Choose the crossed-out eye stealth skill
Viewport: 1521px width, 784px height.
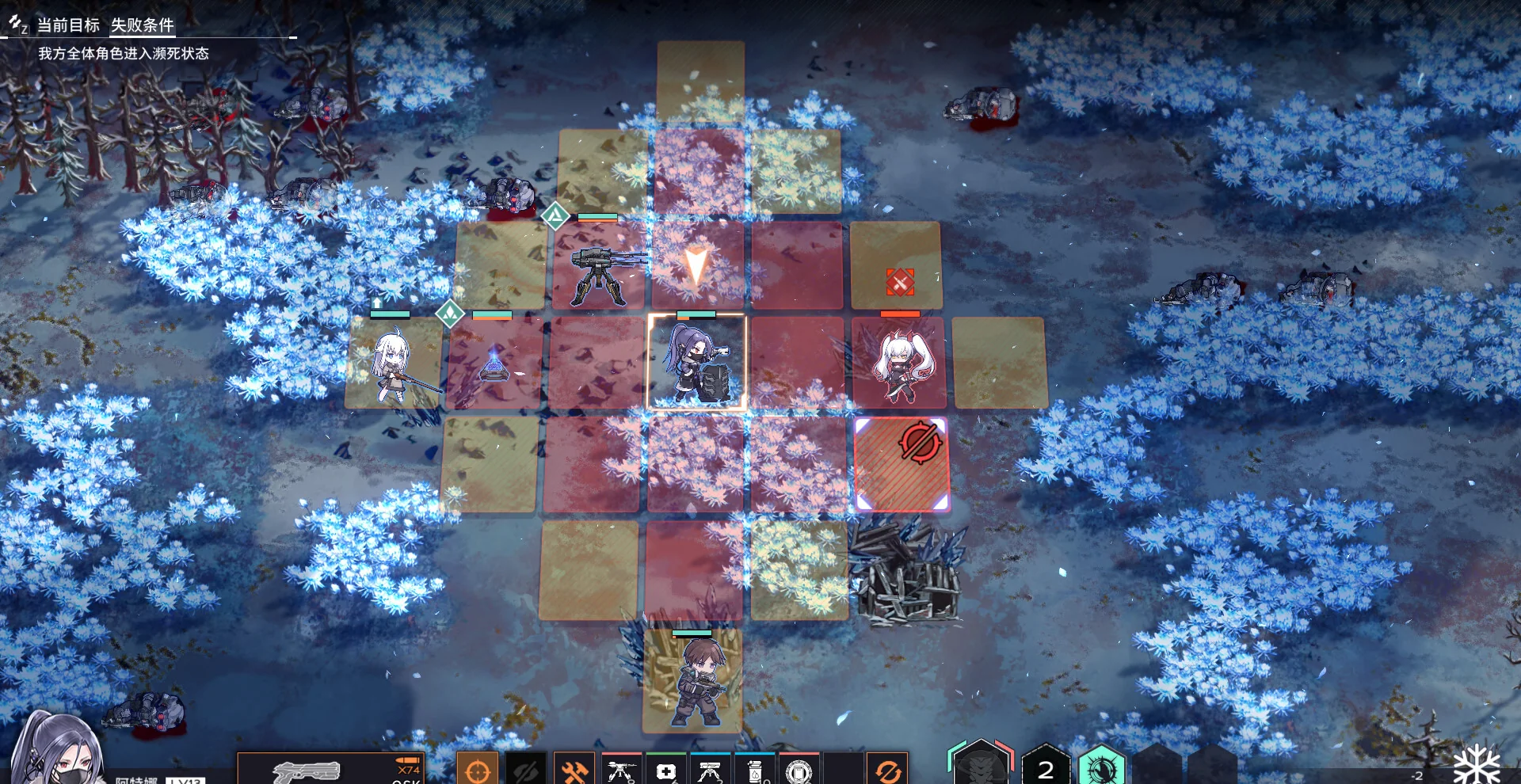click(x=526, y=770)
